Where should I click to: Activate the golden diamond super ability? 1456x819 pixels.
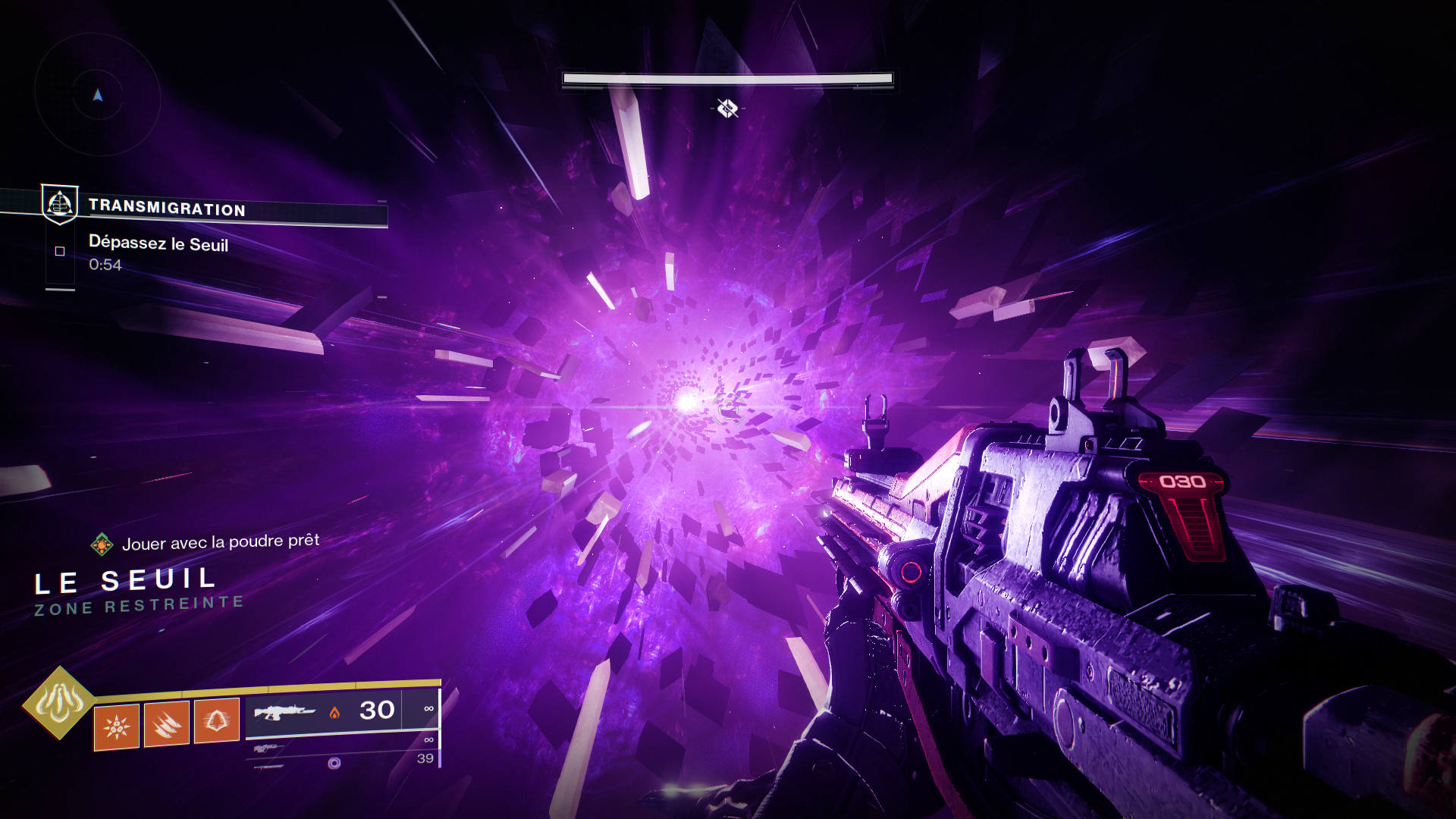tap(59, 703)
